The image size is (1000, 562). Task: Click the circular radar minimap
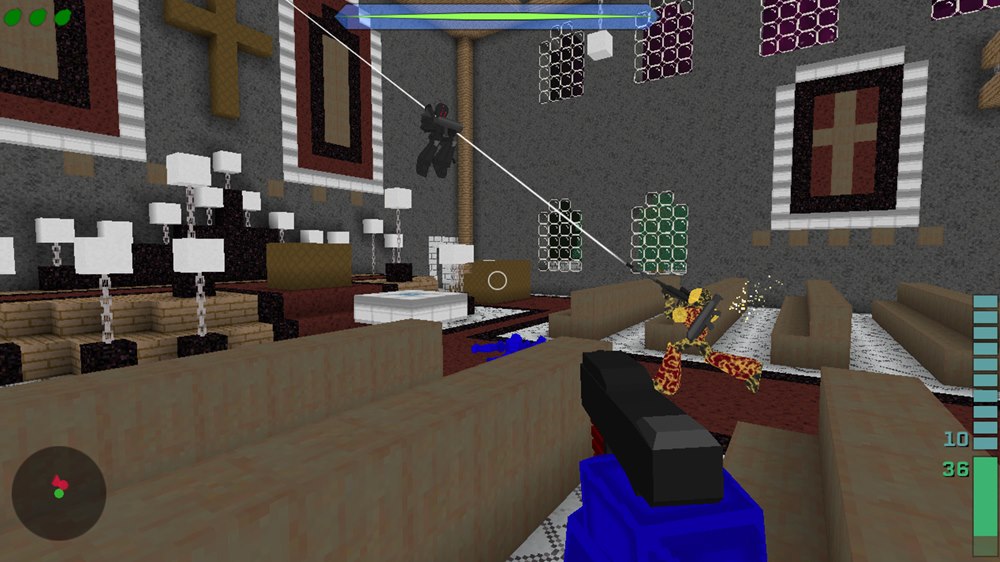point(59,492)
